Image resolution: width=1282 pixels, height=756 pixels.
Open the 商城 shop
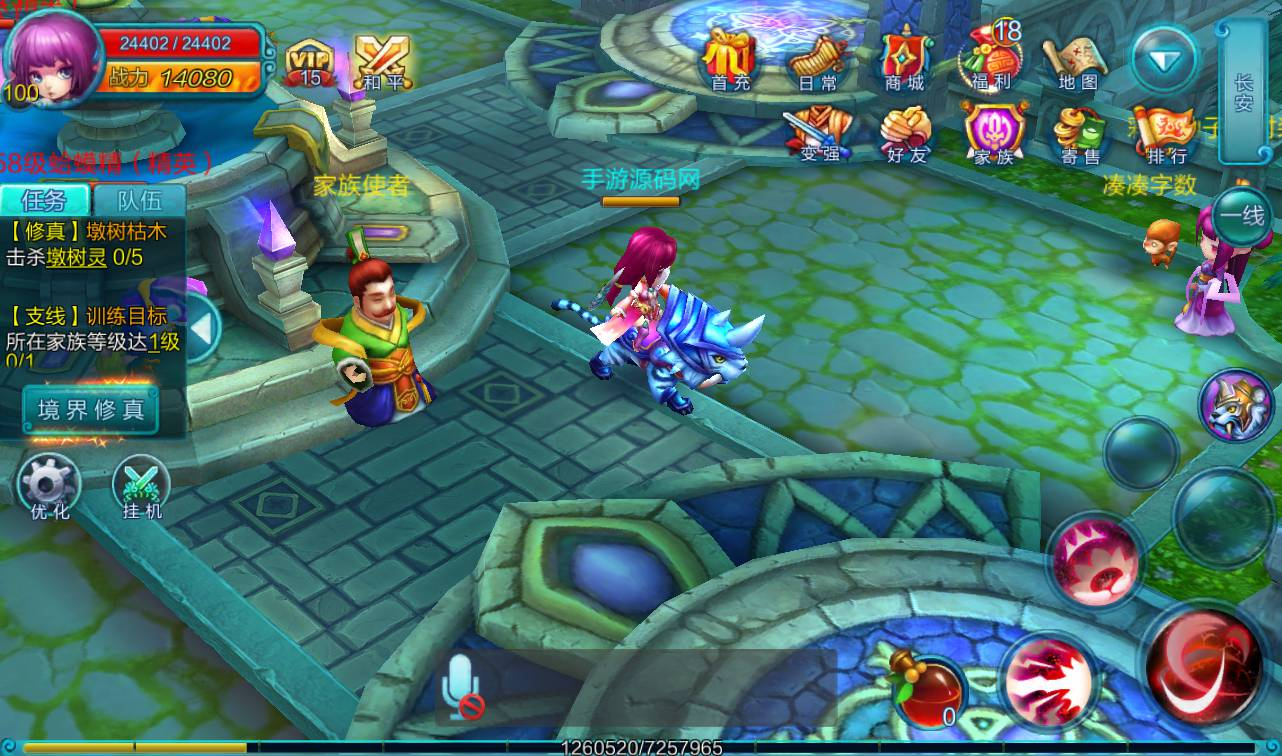tap(904, 58)
